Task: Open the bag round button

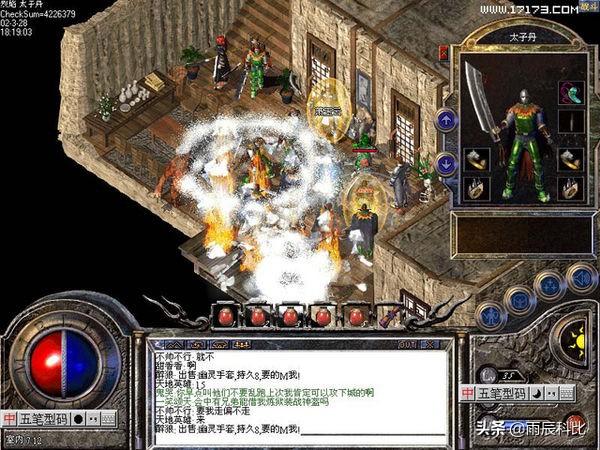Action: point(519,298)
